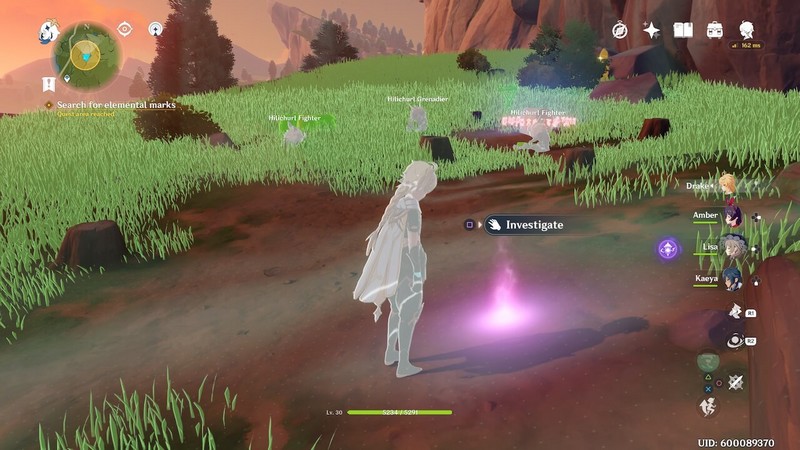
Task: Click the crossed swords attack icon
Action: pos(737,382)
